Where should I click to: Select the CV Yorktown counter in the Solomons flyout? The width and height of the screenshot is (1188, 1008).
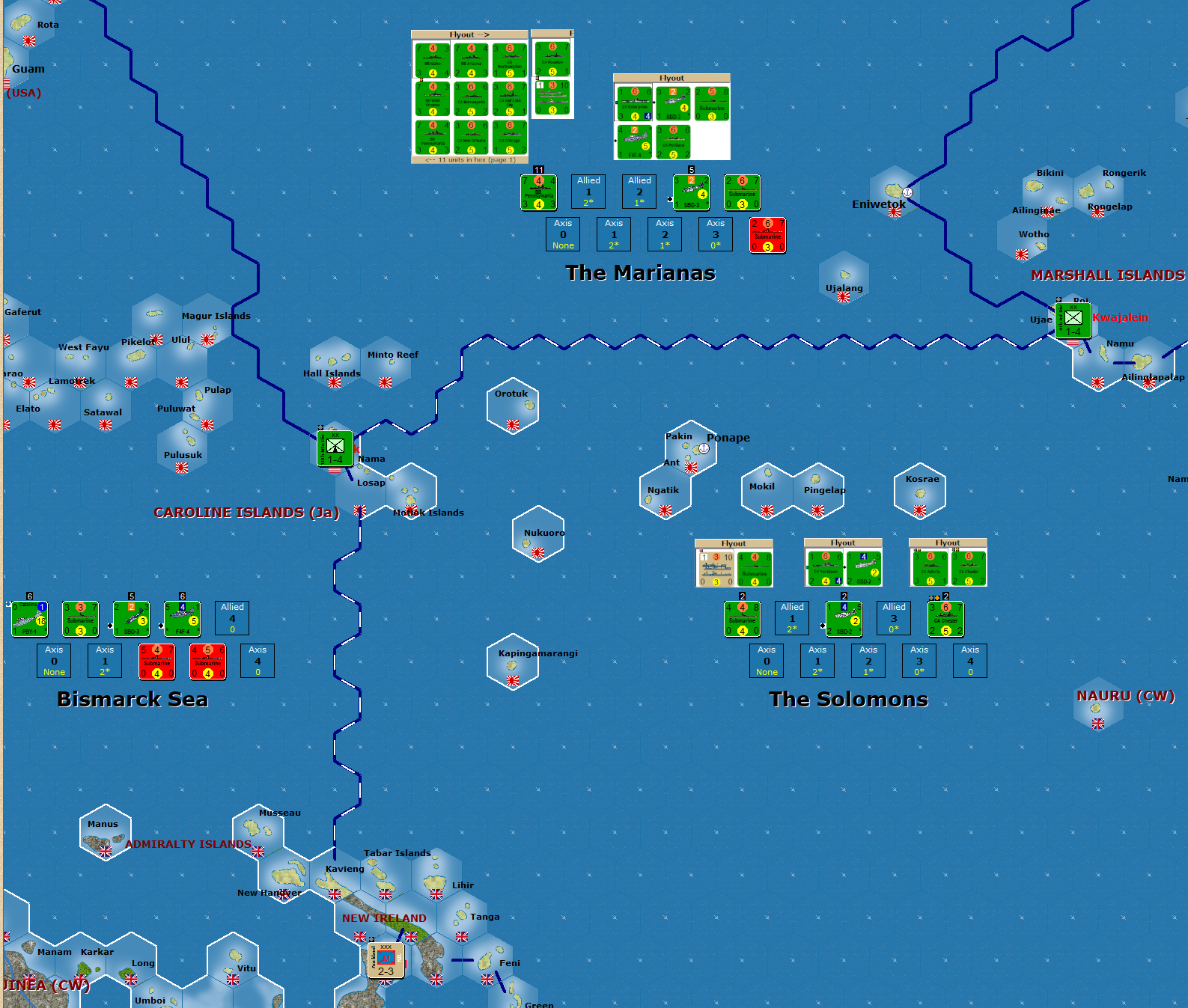pyautogui.click(x=824, y=567)
